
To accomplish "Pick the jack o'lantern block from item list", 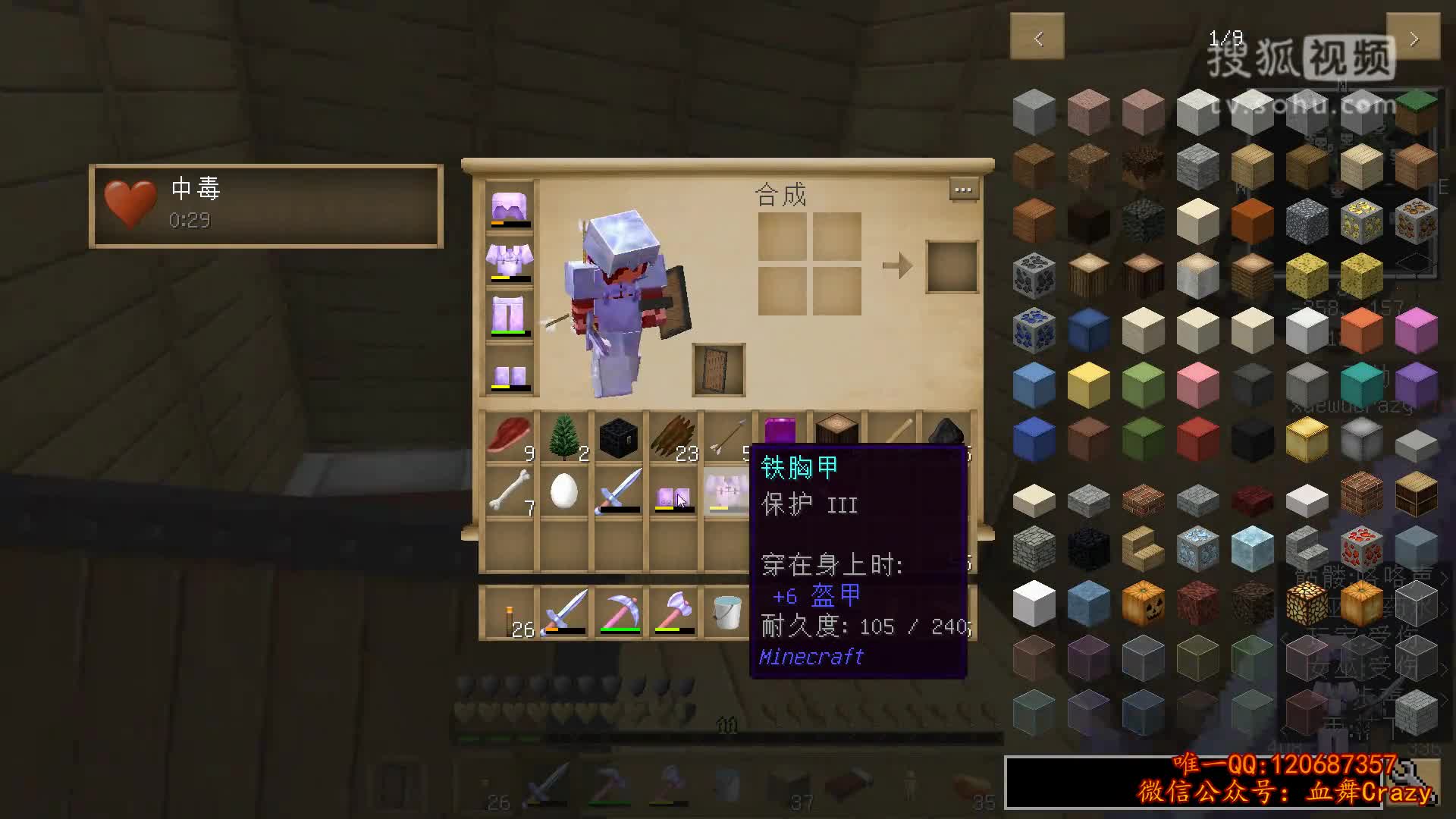I will [1144, 604].
